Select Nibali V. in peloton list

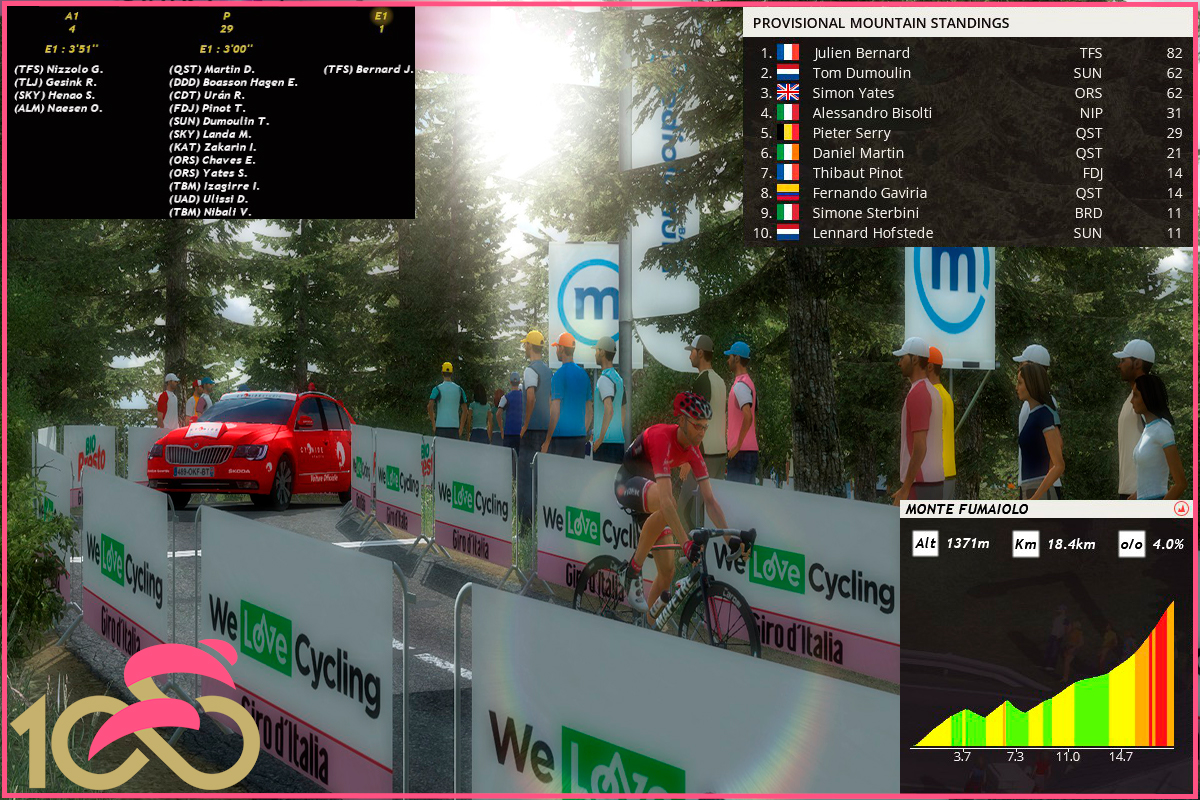coord(210,212)
